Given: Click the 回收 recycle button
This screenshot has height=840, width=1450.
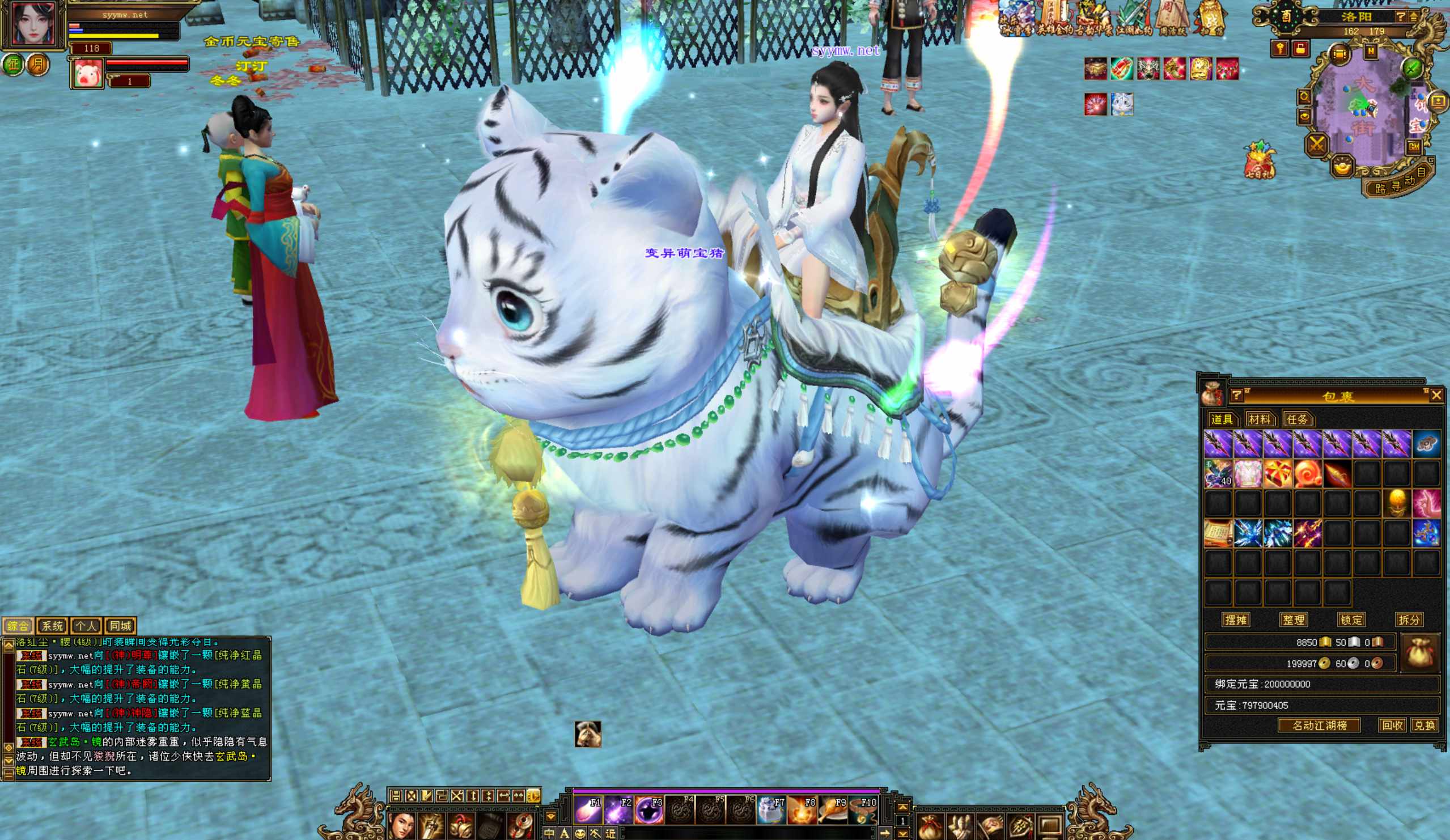Looking at the screenshot, I should (x=1391, y=726).
